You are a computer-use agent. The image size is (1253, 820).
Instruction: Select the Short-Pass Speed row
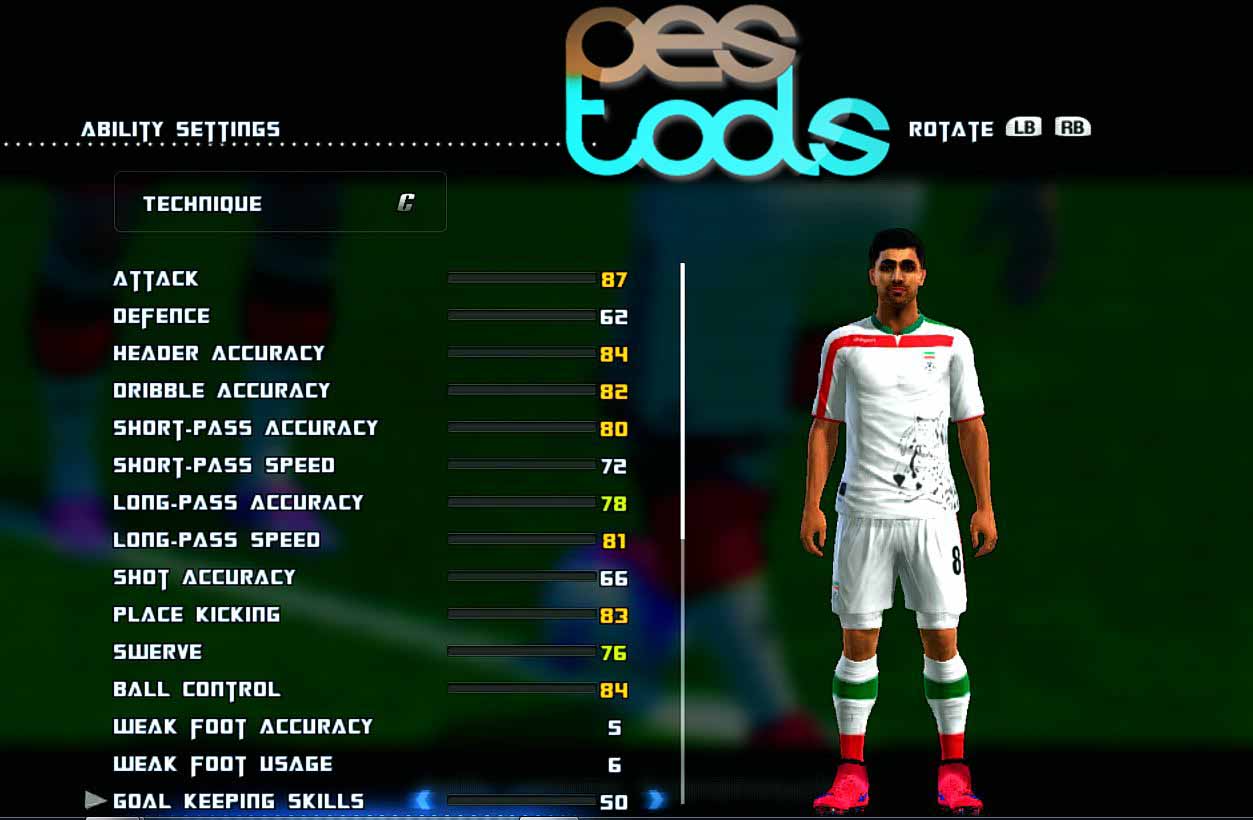coord(224,466)
